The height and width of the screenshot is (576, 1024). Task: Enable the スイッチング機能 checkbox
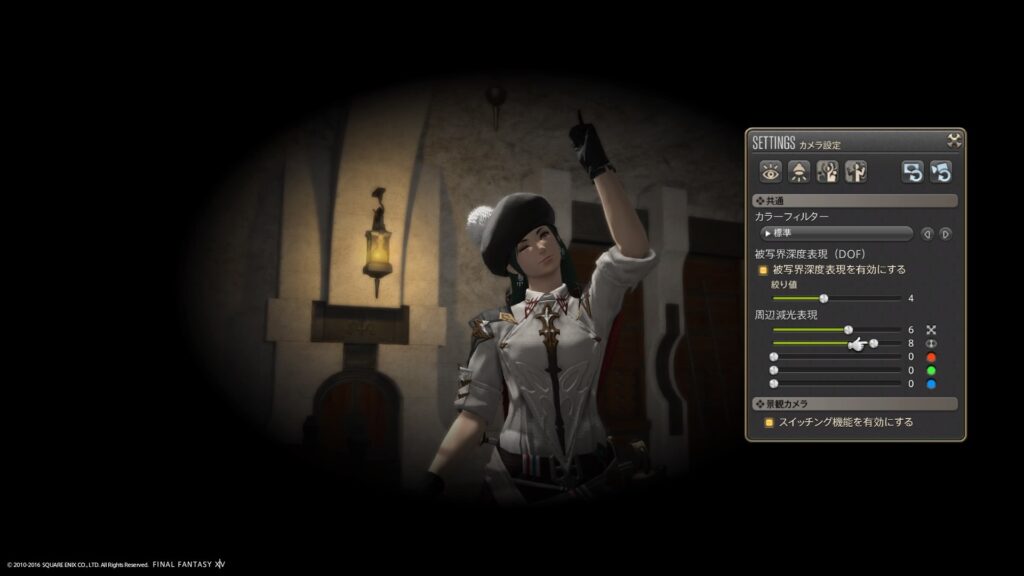(x=768, y=423)
